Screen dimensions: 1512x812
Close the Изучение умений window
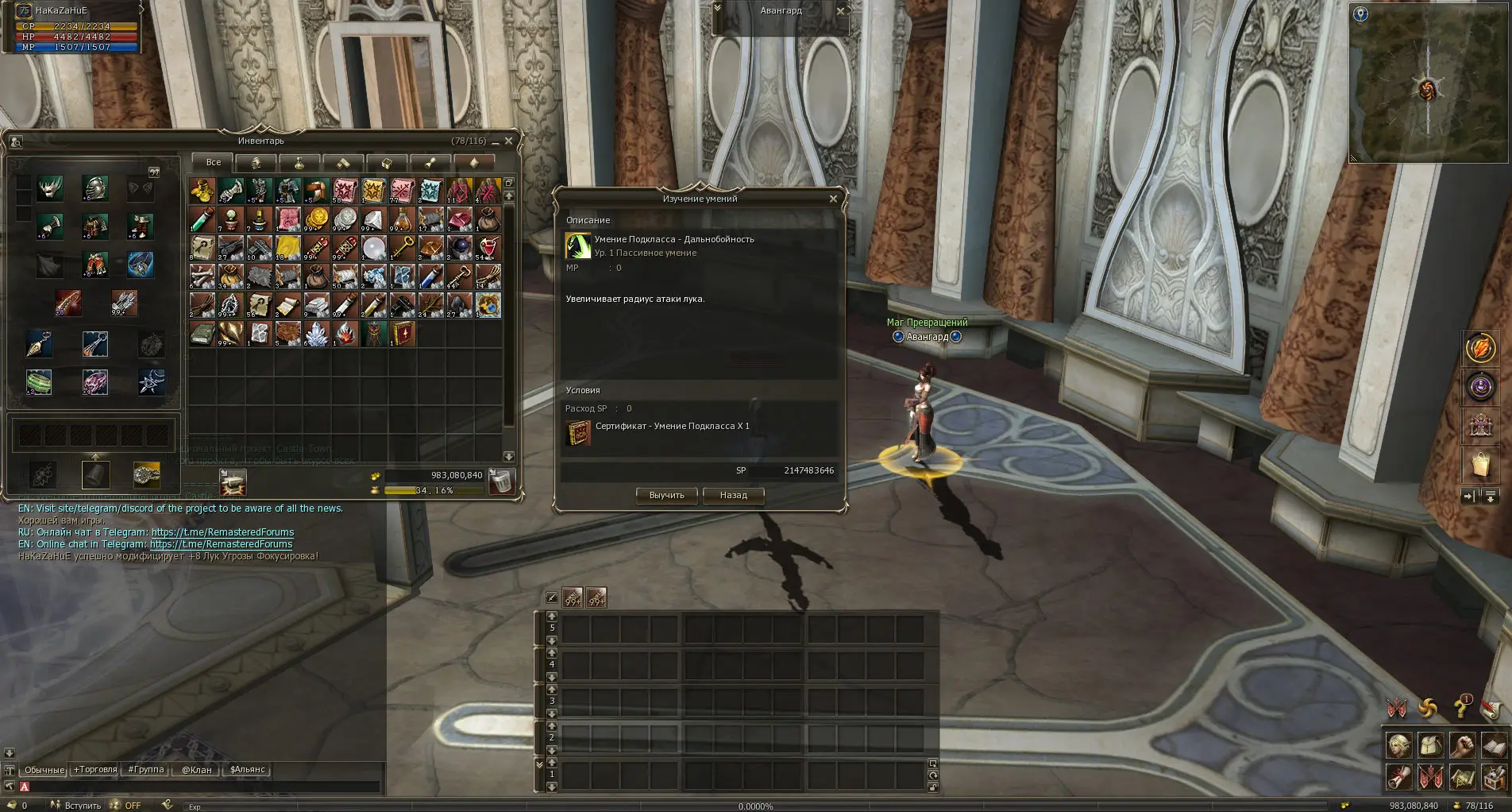click(x=833, y=199)
